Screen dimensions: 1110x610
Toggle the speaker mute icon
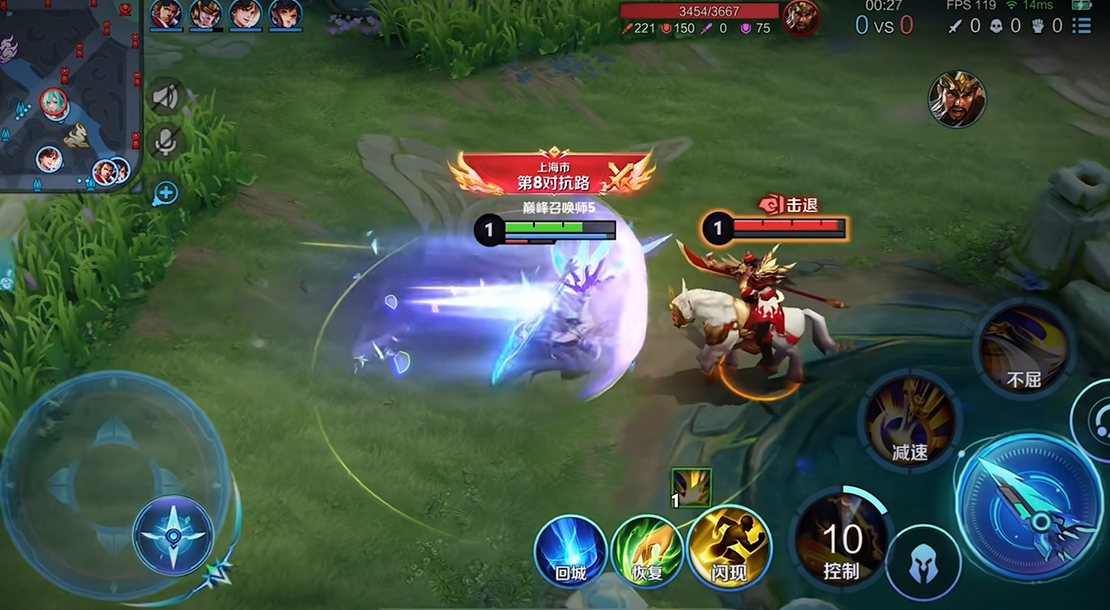(165, 97)
